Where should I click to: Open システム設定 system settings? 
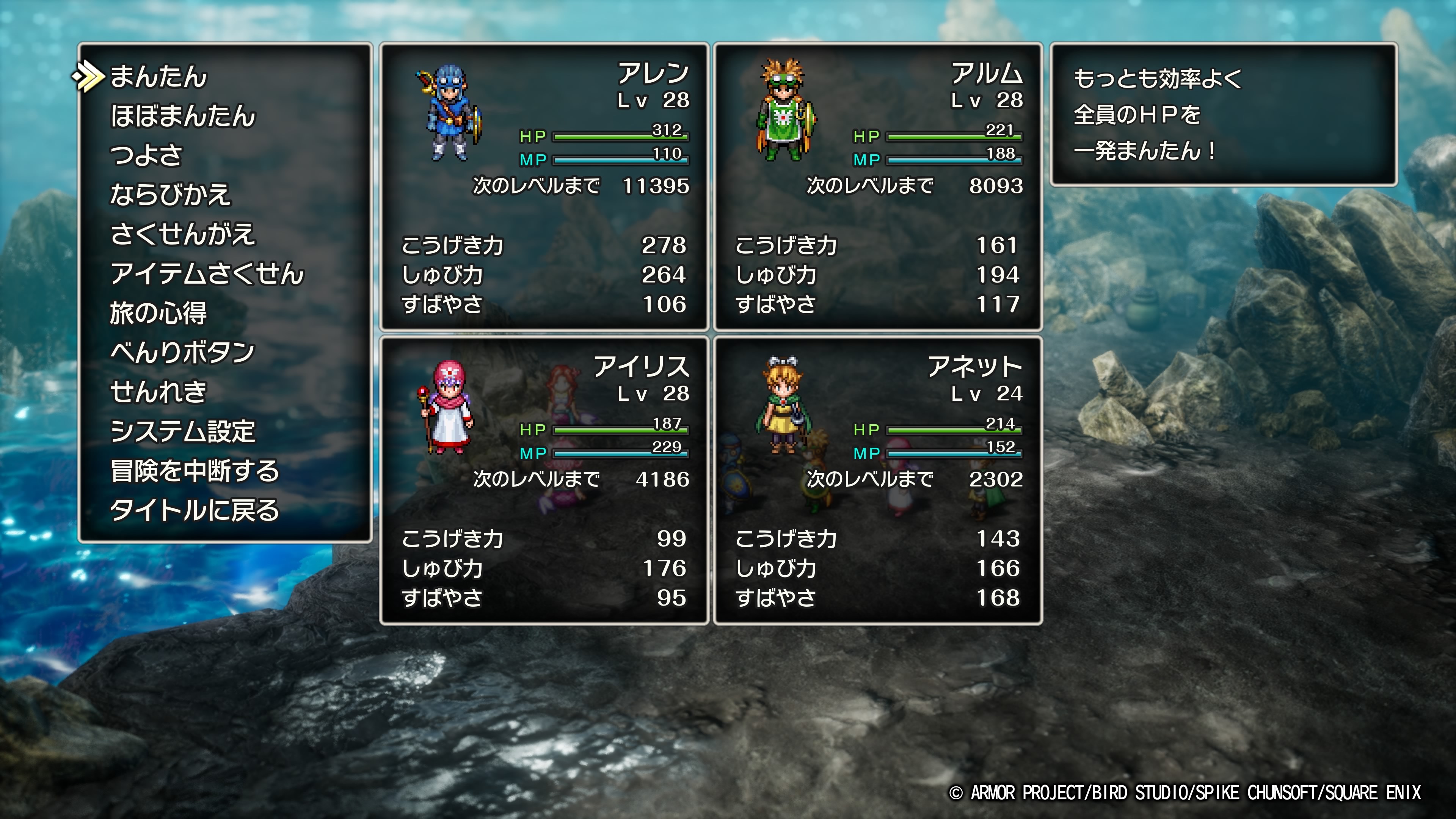pyautogui.click(x=182, y=431)
